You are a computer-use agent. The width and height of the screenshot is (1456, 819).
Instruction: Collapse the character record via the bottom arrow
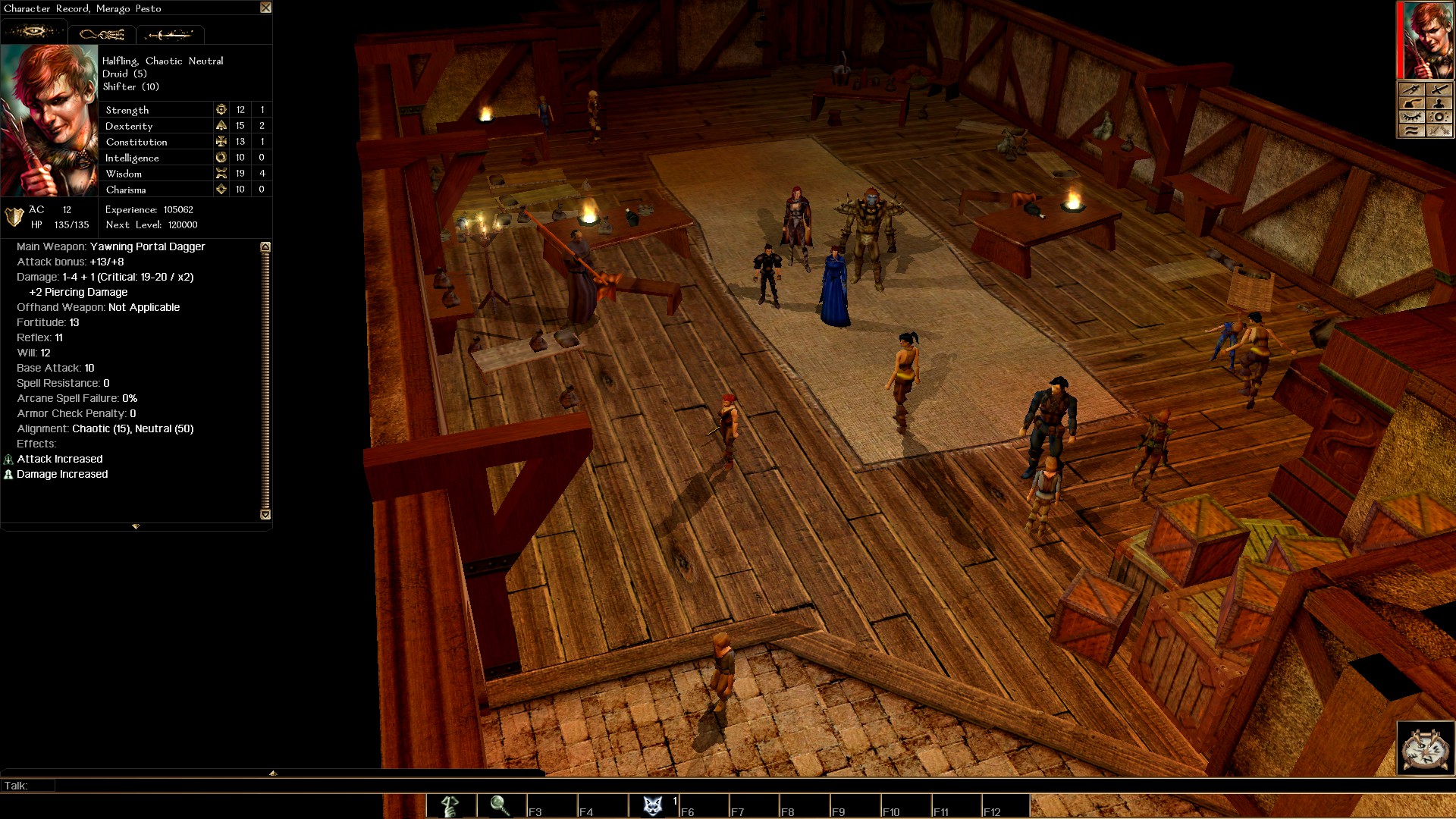pyautogui.click(x=136, y=525)
